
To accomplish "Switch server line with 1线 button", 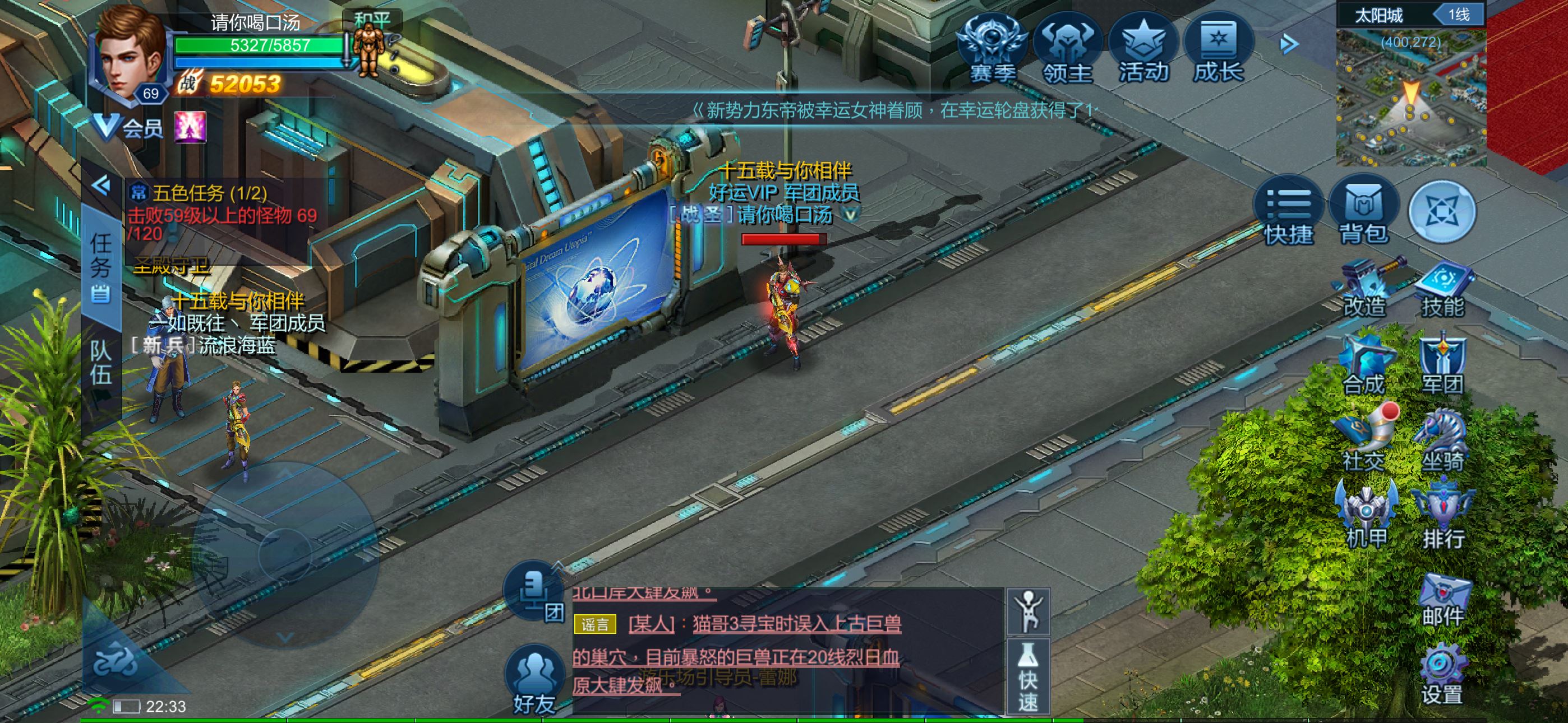I will coord(1458,15).
